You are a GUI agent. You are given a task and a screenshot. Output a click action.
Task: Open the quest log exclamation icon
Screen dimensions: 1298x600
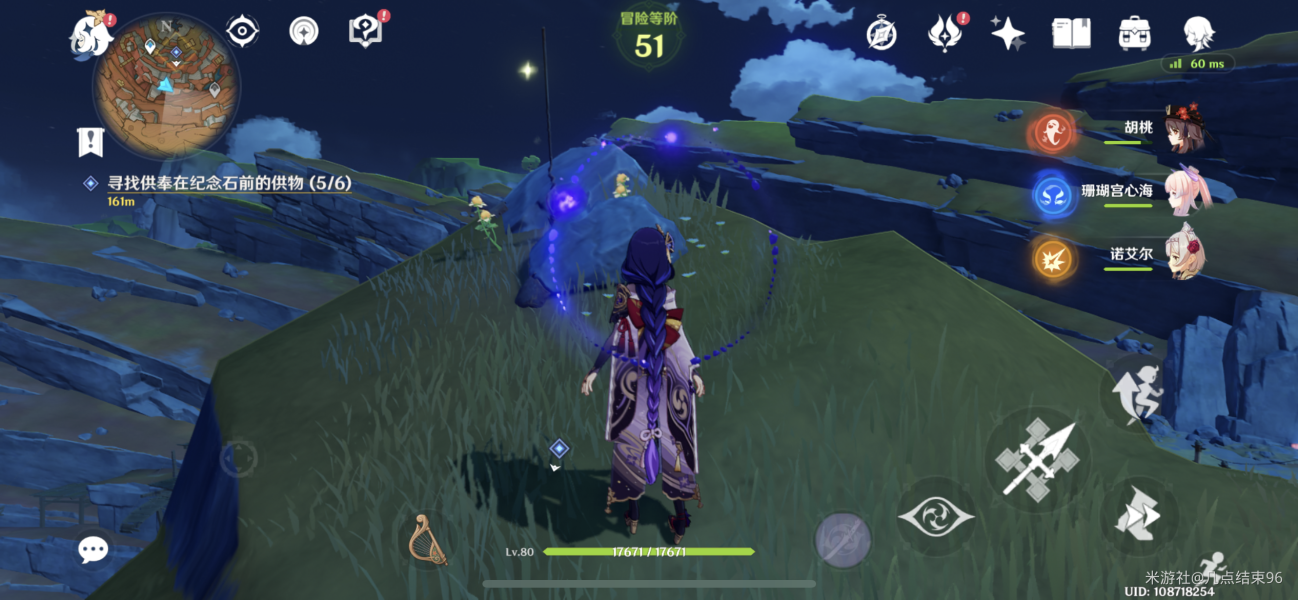(91, 141)
